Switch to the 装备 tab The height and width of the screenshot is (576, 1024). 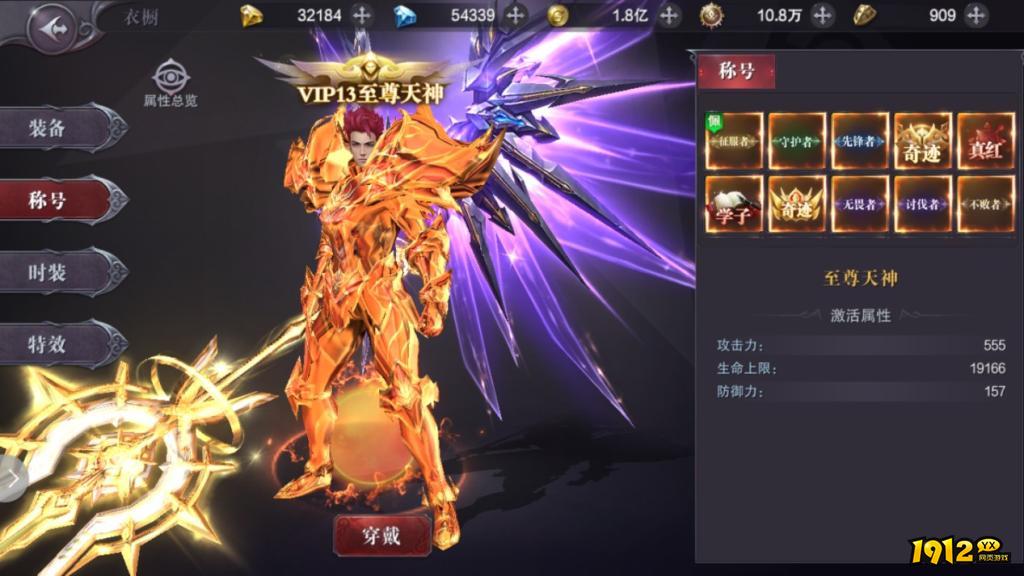click(x=60, y=128)
